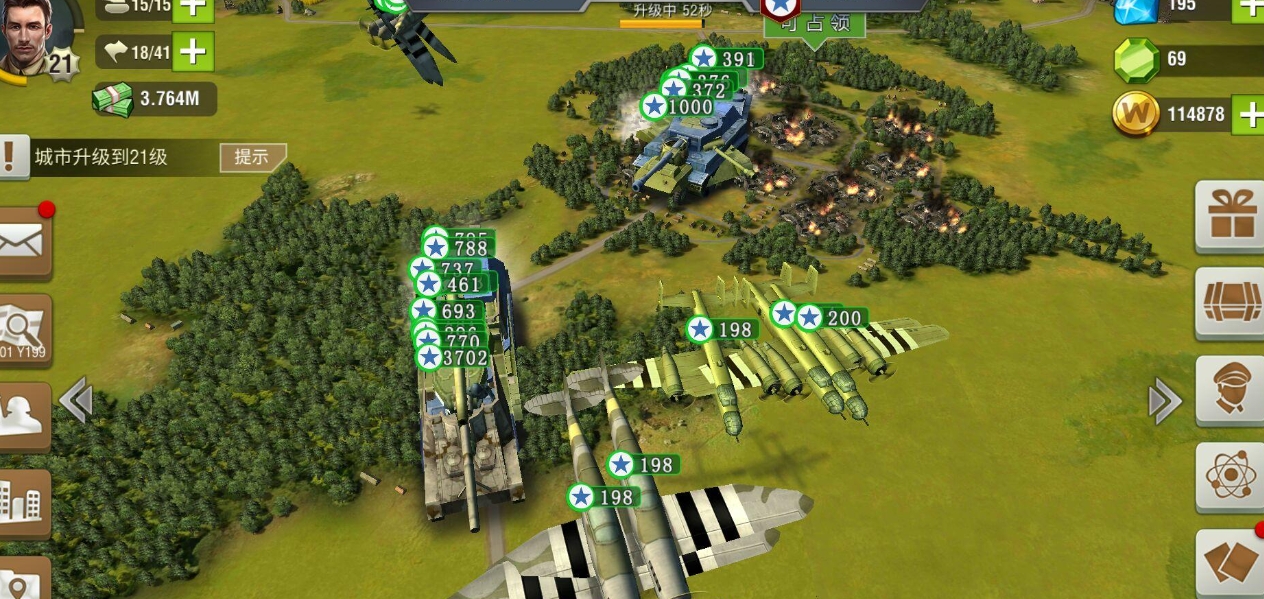Screen dimensions: 1264x599
Task: Select the green cash stack resource
Action: (x=113, y=98)
